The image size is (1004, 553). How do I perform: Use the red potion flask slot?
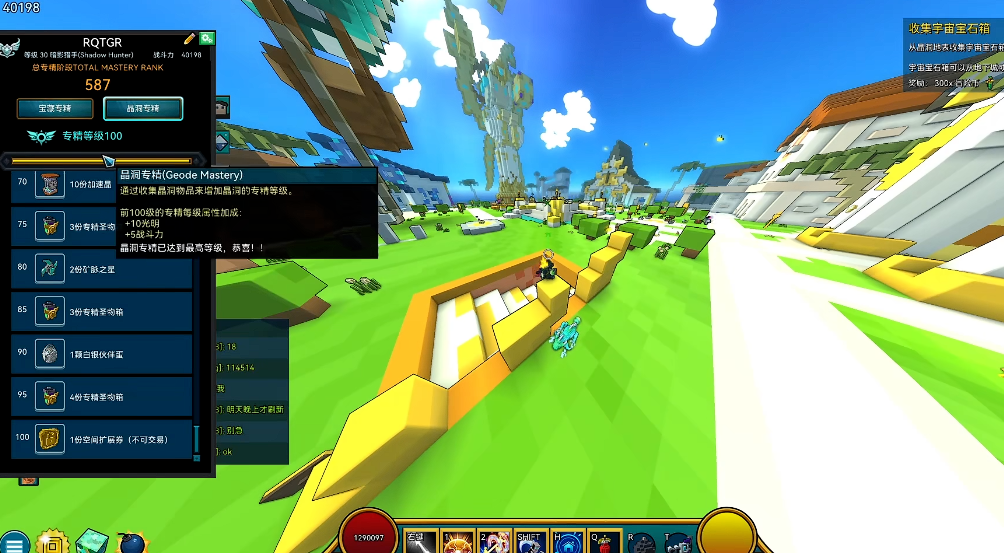pos(600,543)
